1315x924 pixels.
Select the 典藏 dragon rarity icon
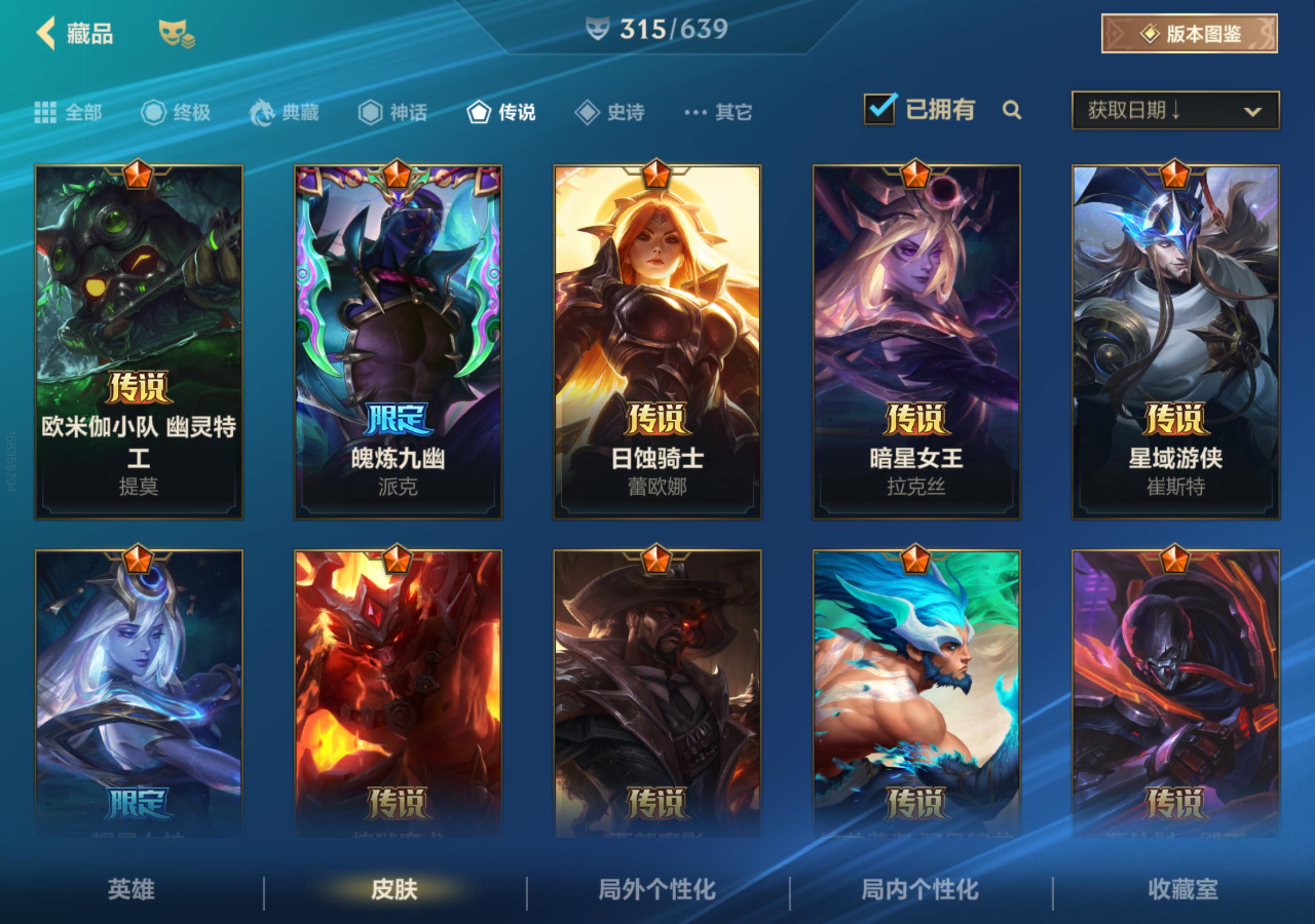pyautogui.click(x=261, y=113)
